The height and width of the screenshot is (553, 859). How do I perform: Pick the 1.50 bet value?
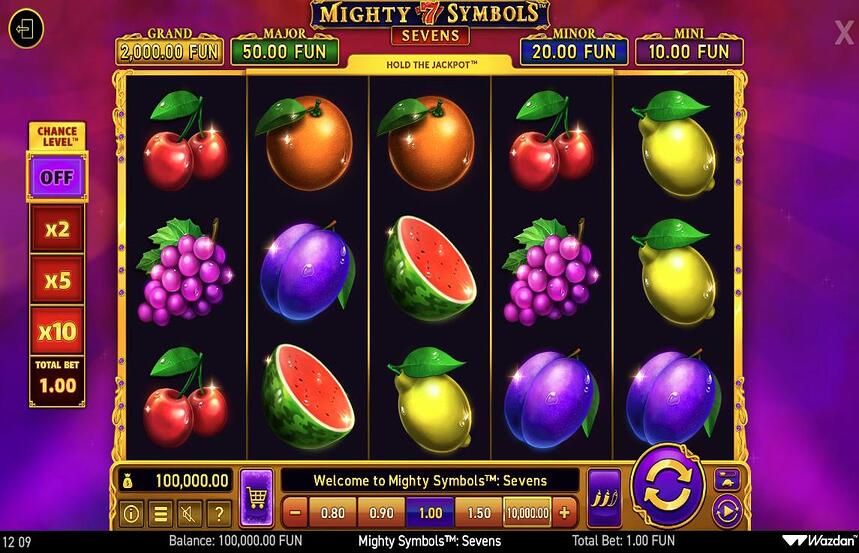pyautogui.click(x=479, y=513)
